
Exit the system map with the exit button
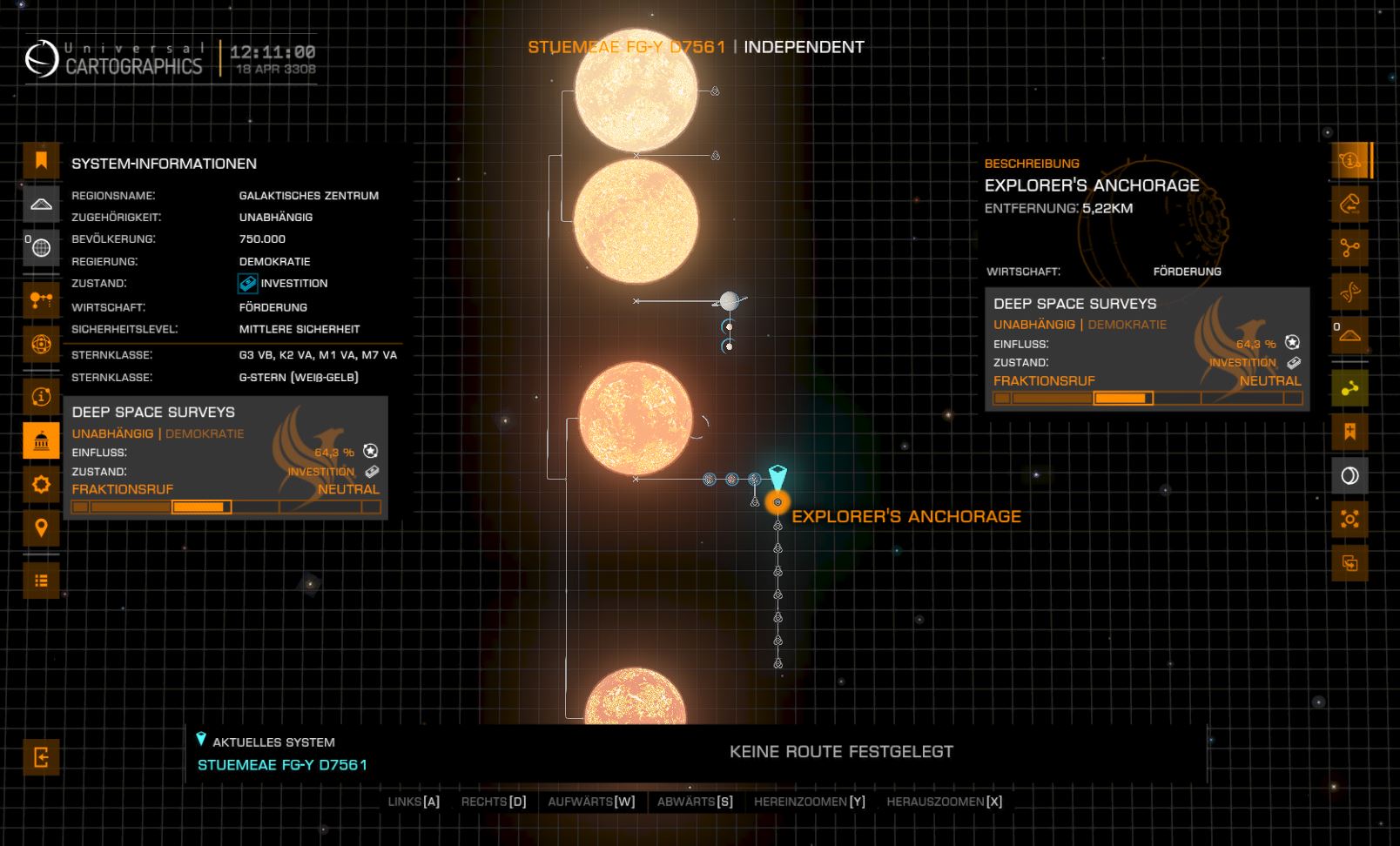41,756
